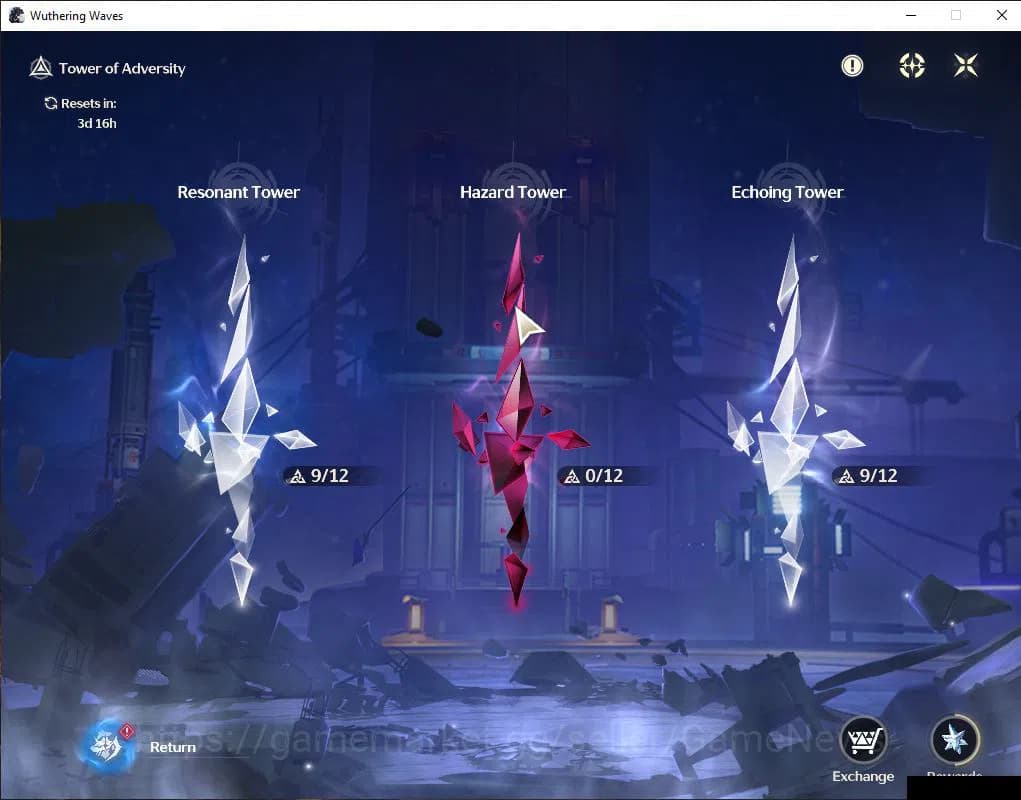The image size is (1021, 800).
Task: Select the red Hazard Tower crystal
Action: pos(513,420)
